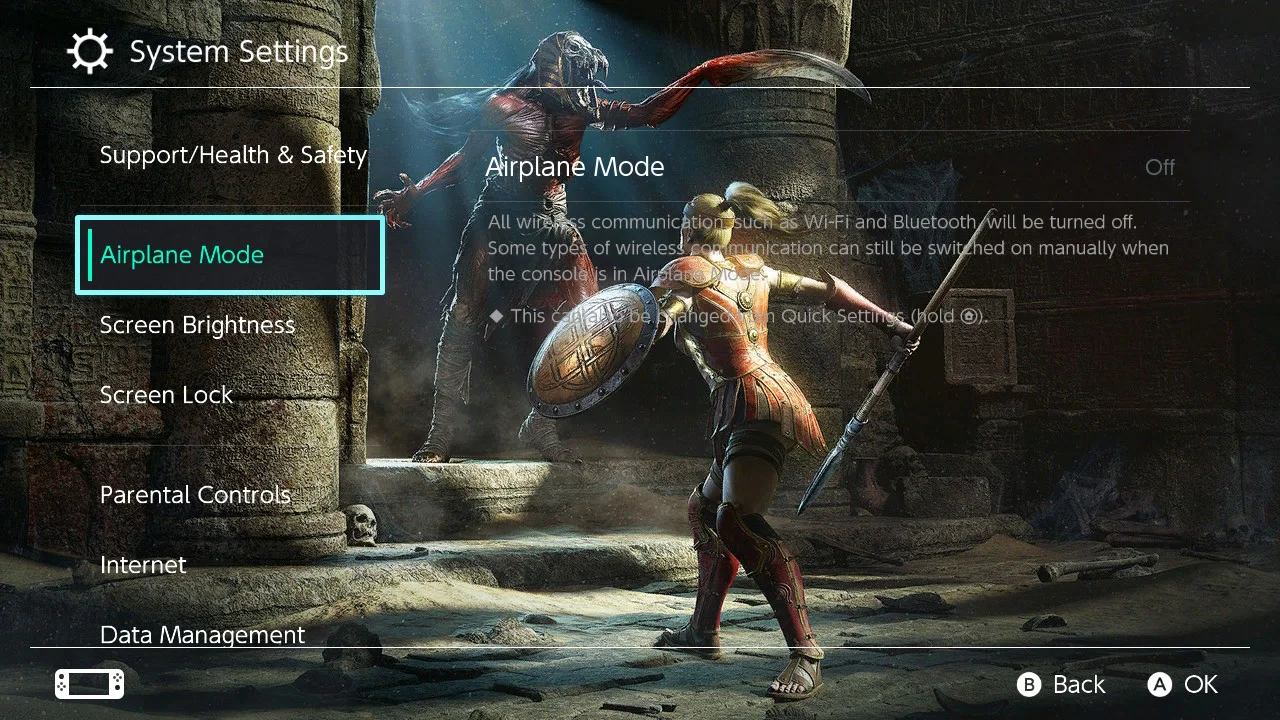Open Support/Health & Safety section
The image size is (1280, 720).
pos(233,155)
